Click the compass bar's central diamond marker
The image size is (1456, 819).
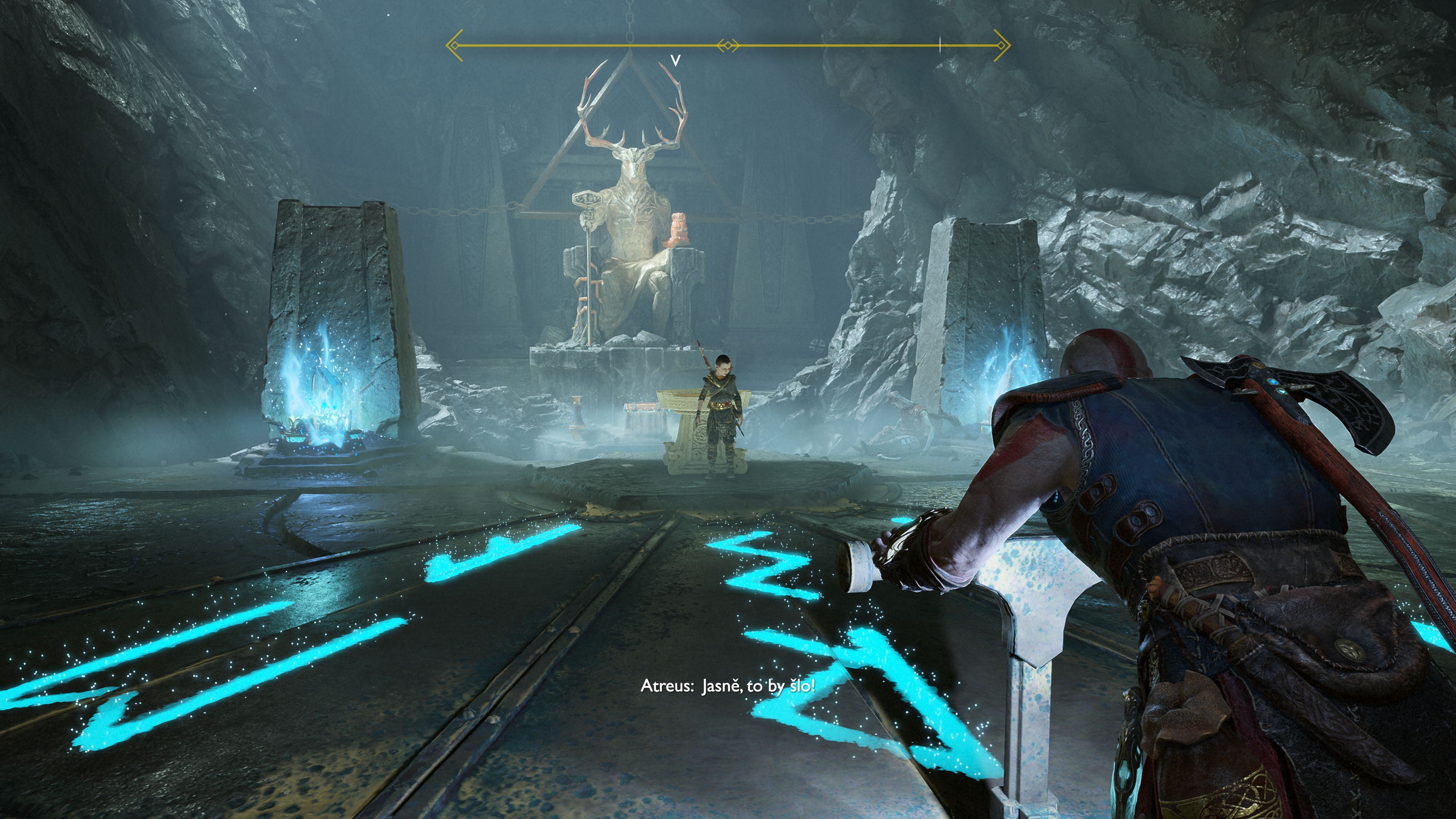728,46
